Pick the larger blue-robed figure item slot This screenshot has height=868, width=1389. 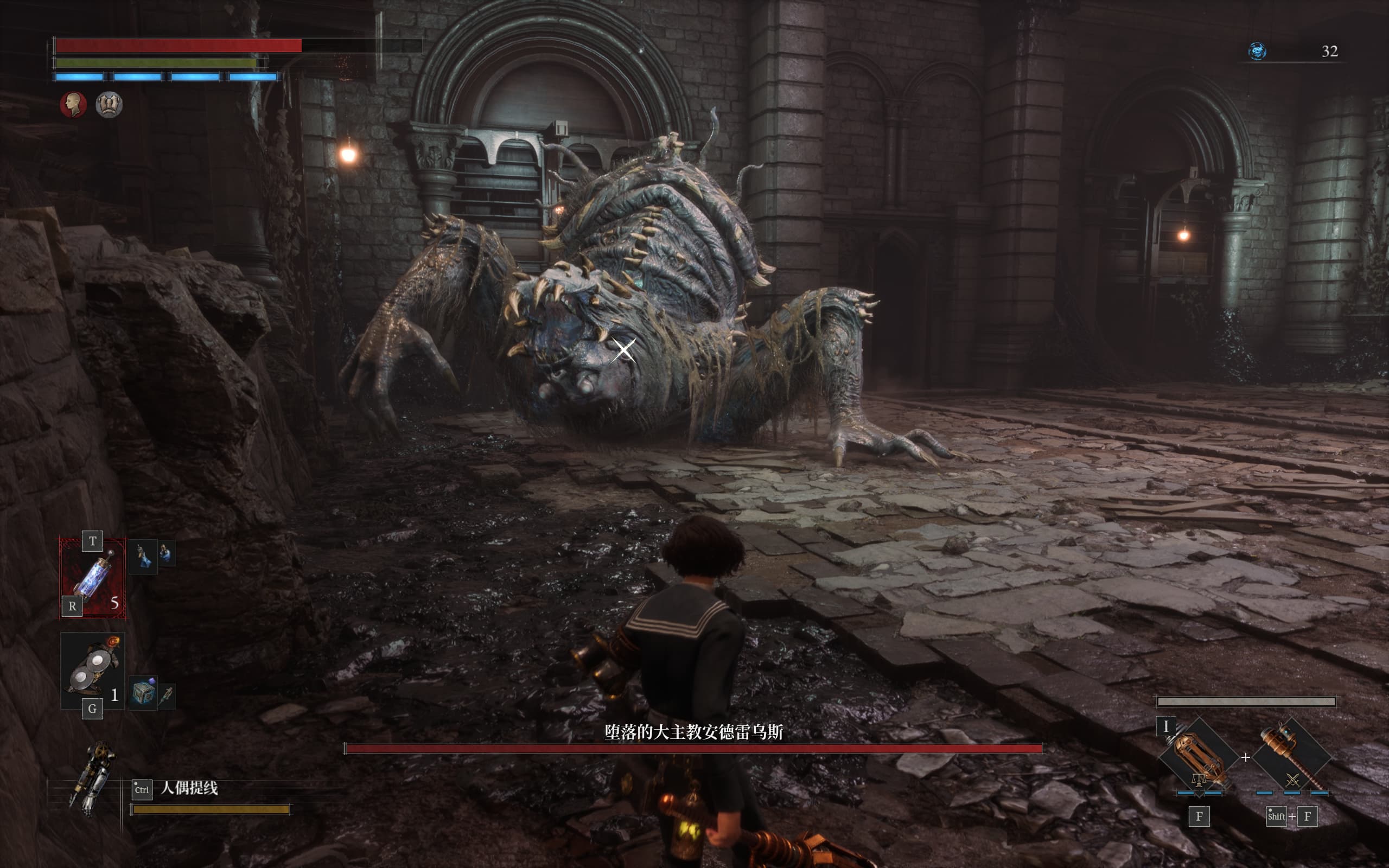click(x=143, y=556)
